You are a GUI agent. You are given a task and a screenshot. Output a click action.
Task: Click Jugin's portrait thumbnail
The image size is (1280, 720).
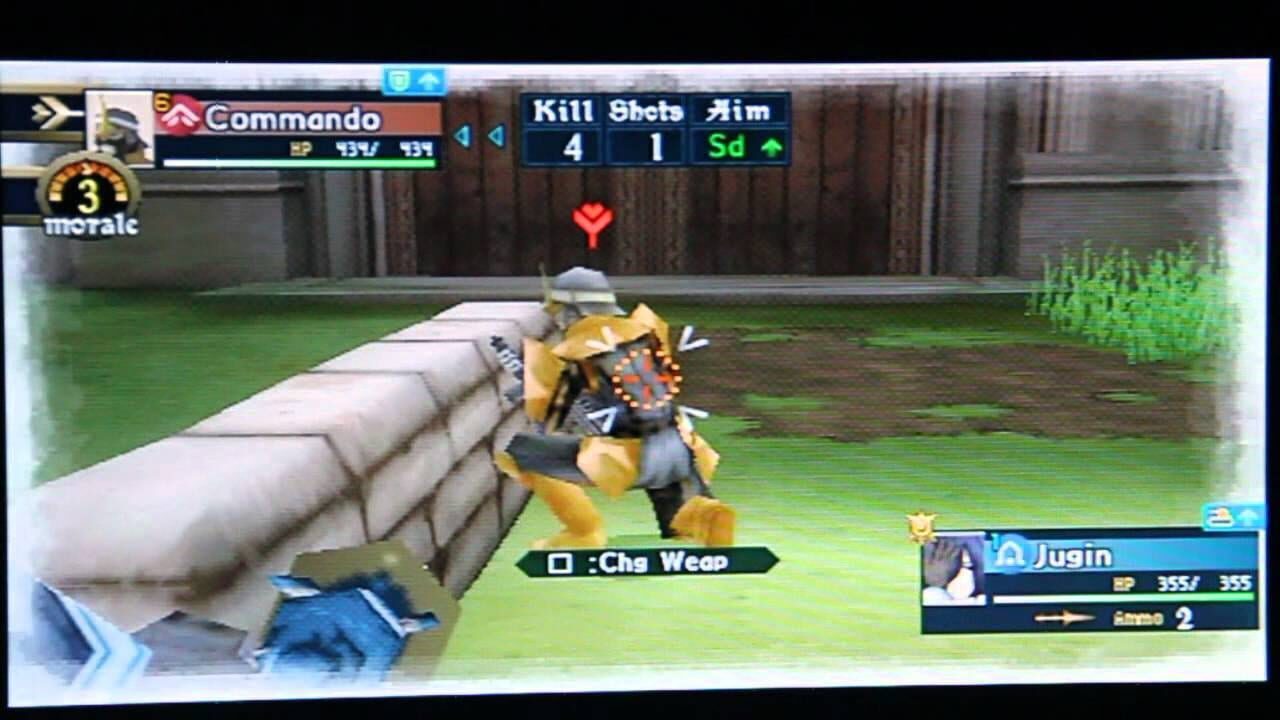tap(953, 568)
